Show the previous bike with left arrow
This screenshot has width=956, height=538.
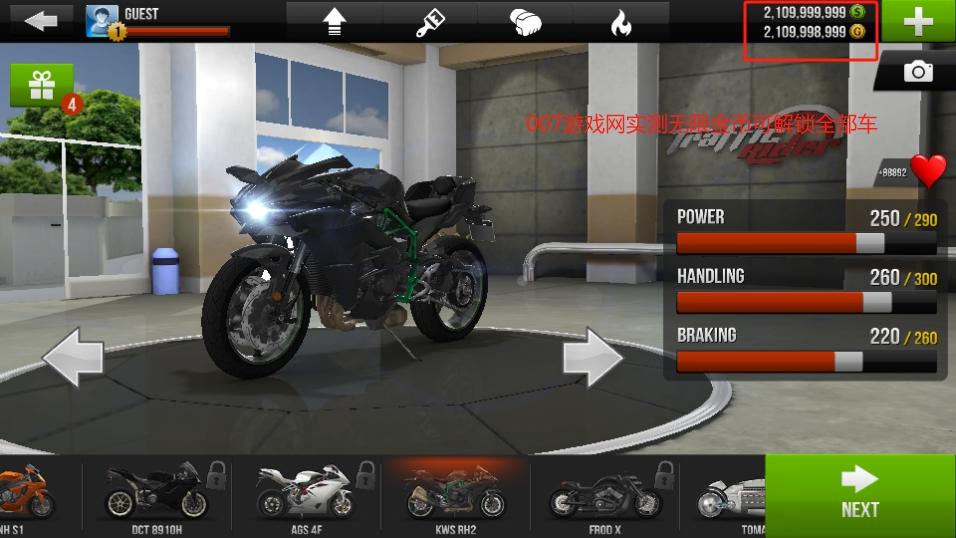click(73, 357)
